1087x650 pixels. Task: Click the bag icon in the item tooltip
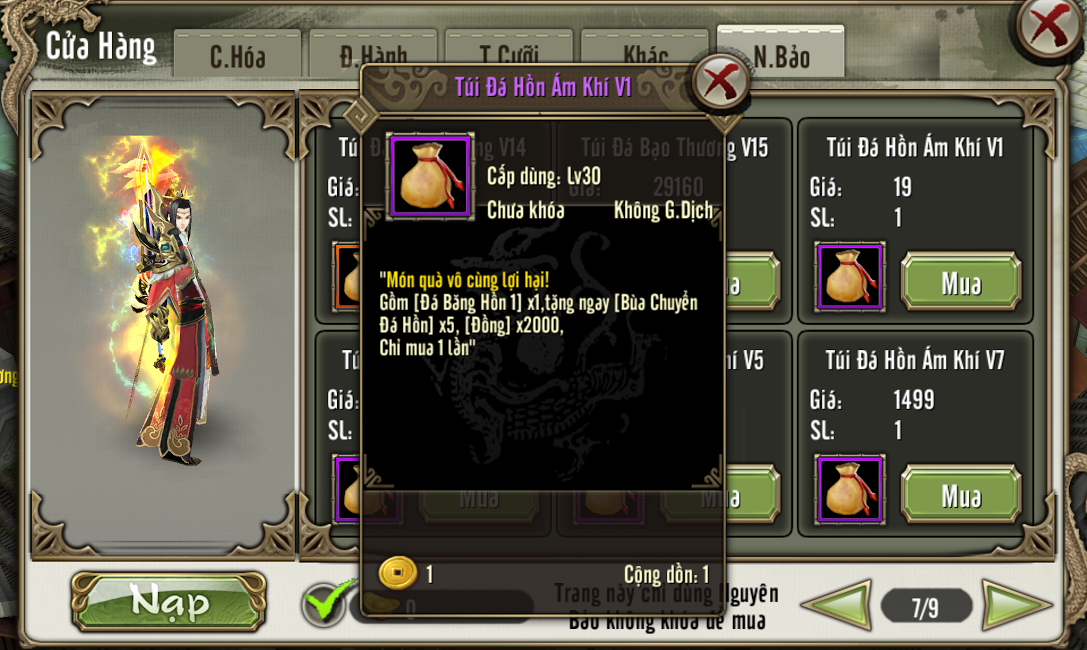click(430, 176)
